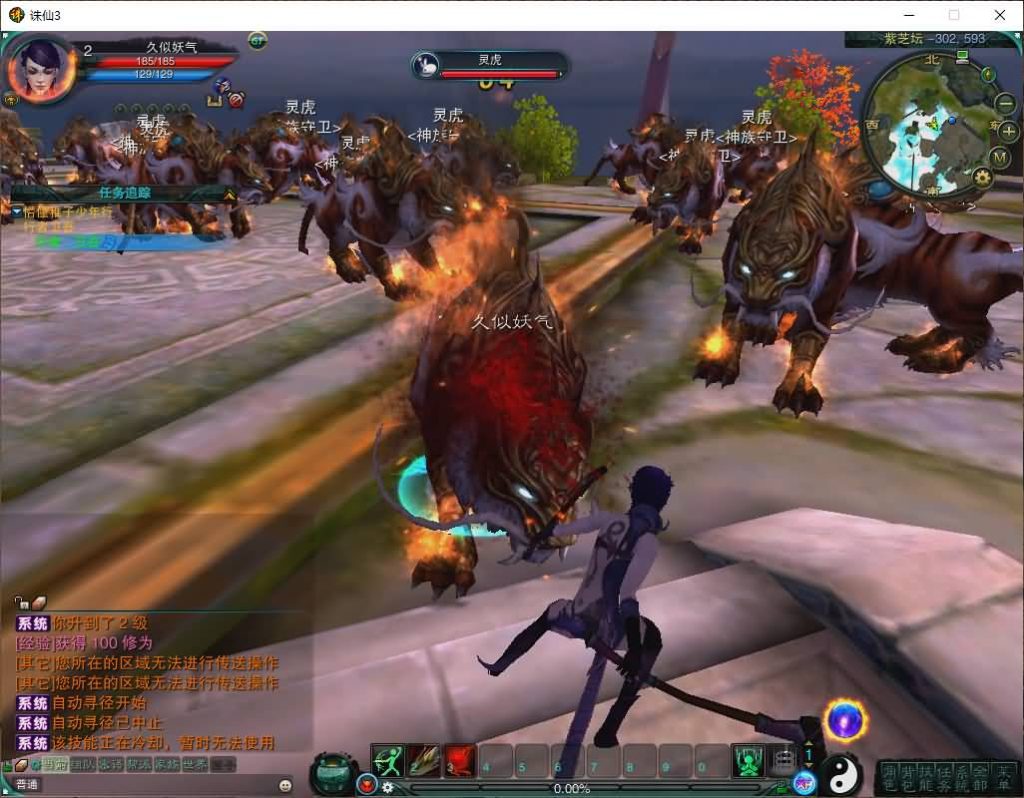The height and width of the screenshot is (798, 1024).
Task: Switch to the 世界 chat channel tab
Action: coord(195,764)
